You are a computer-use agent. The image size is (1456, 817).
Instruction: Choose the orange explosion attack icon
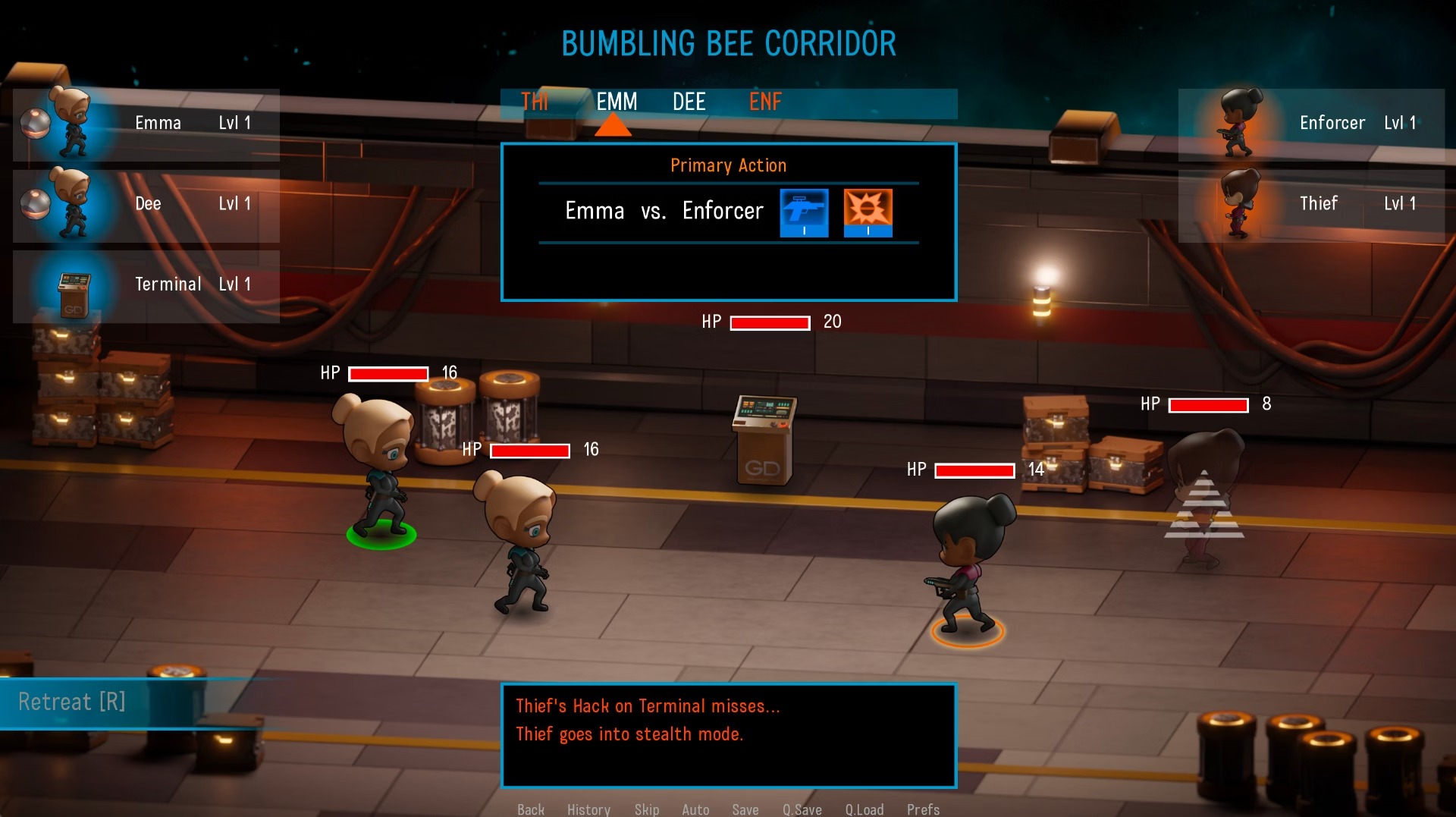coord(868,212)
